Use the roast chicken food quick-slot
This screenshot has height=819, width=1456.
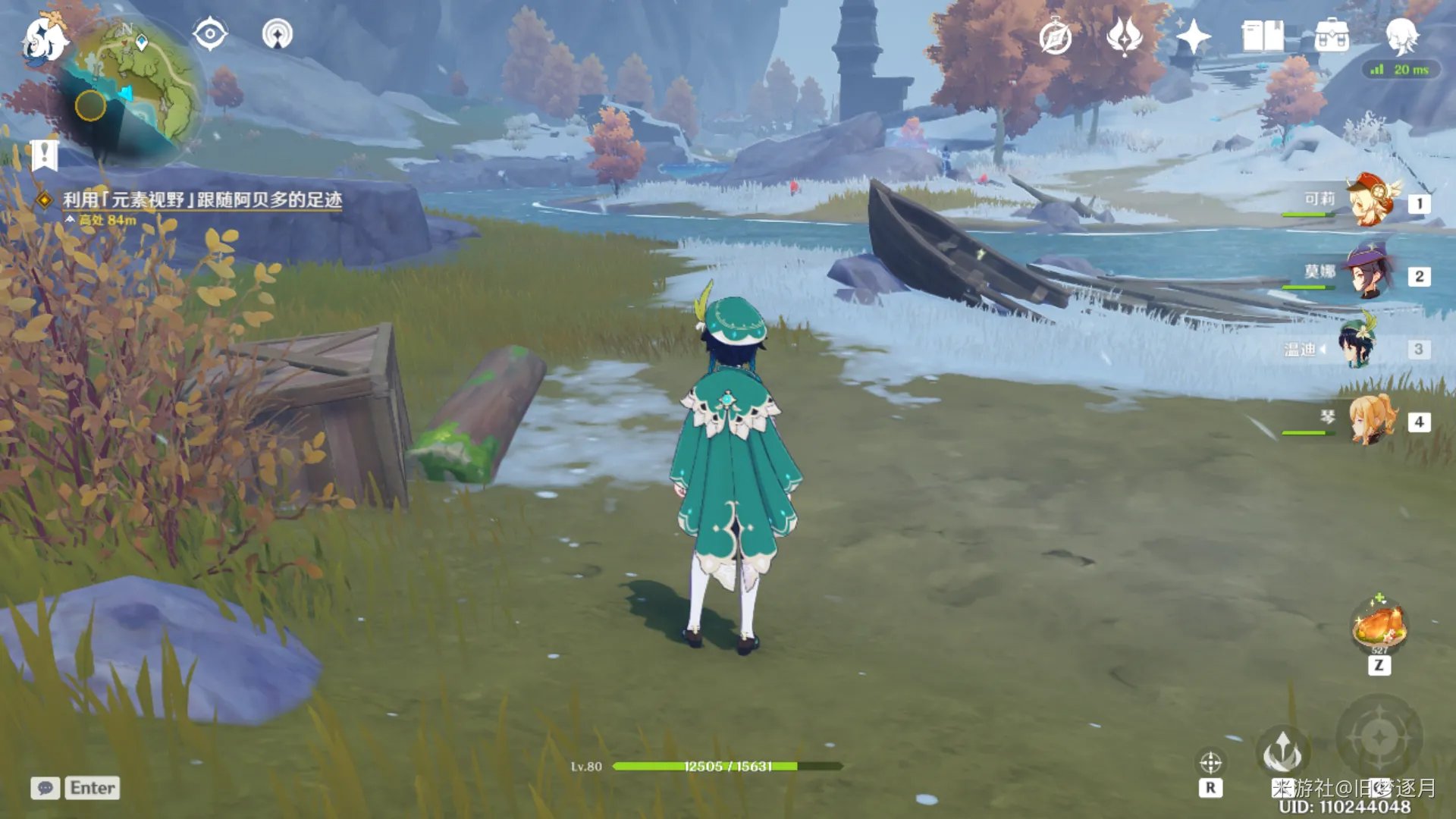(x=1379, y=626)
